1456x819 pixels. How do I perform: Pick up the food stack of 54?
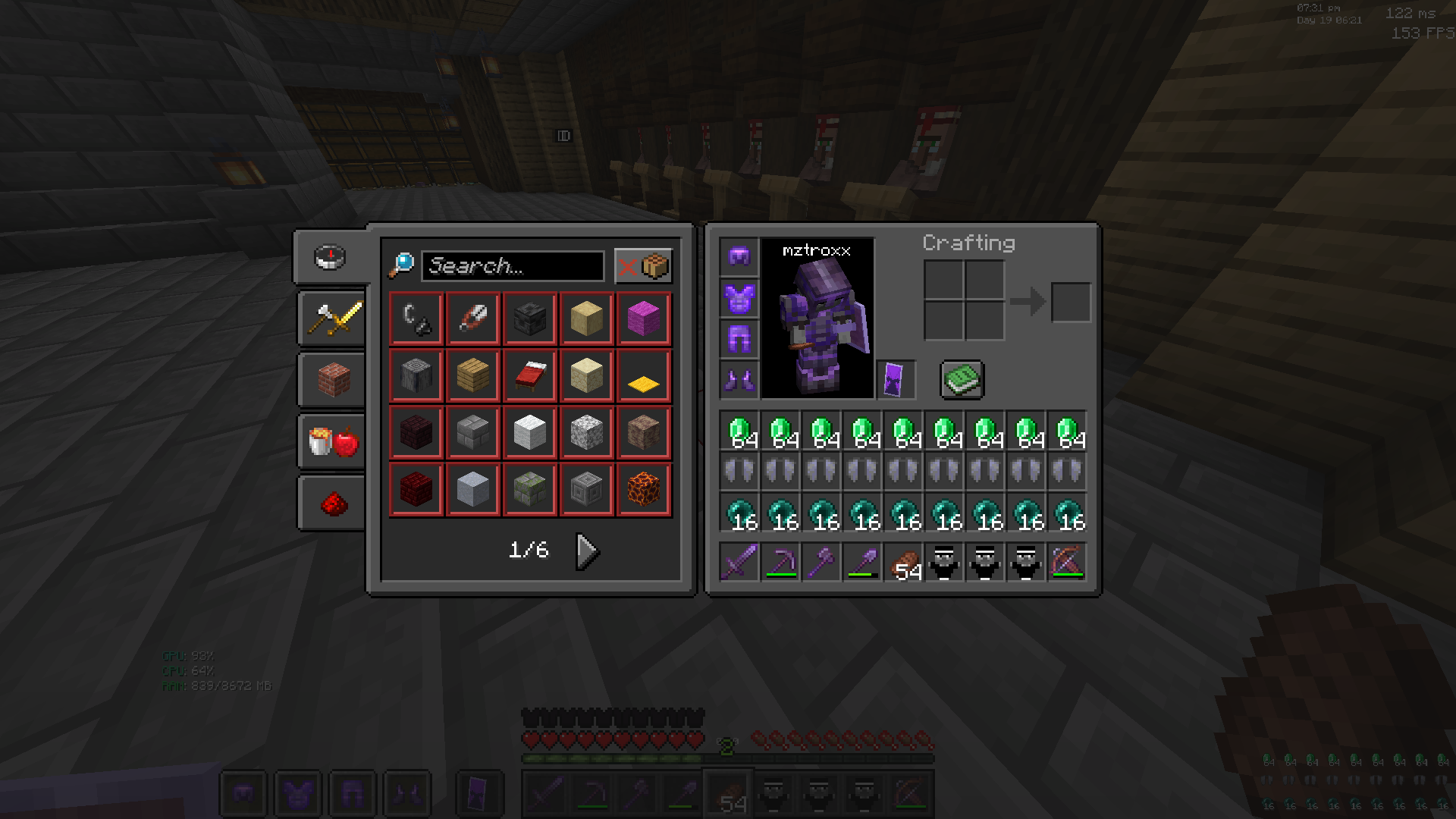[x=903, y=563]
